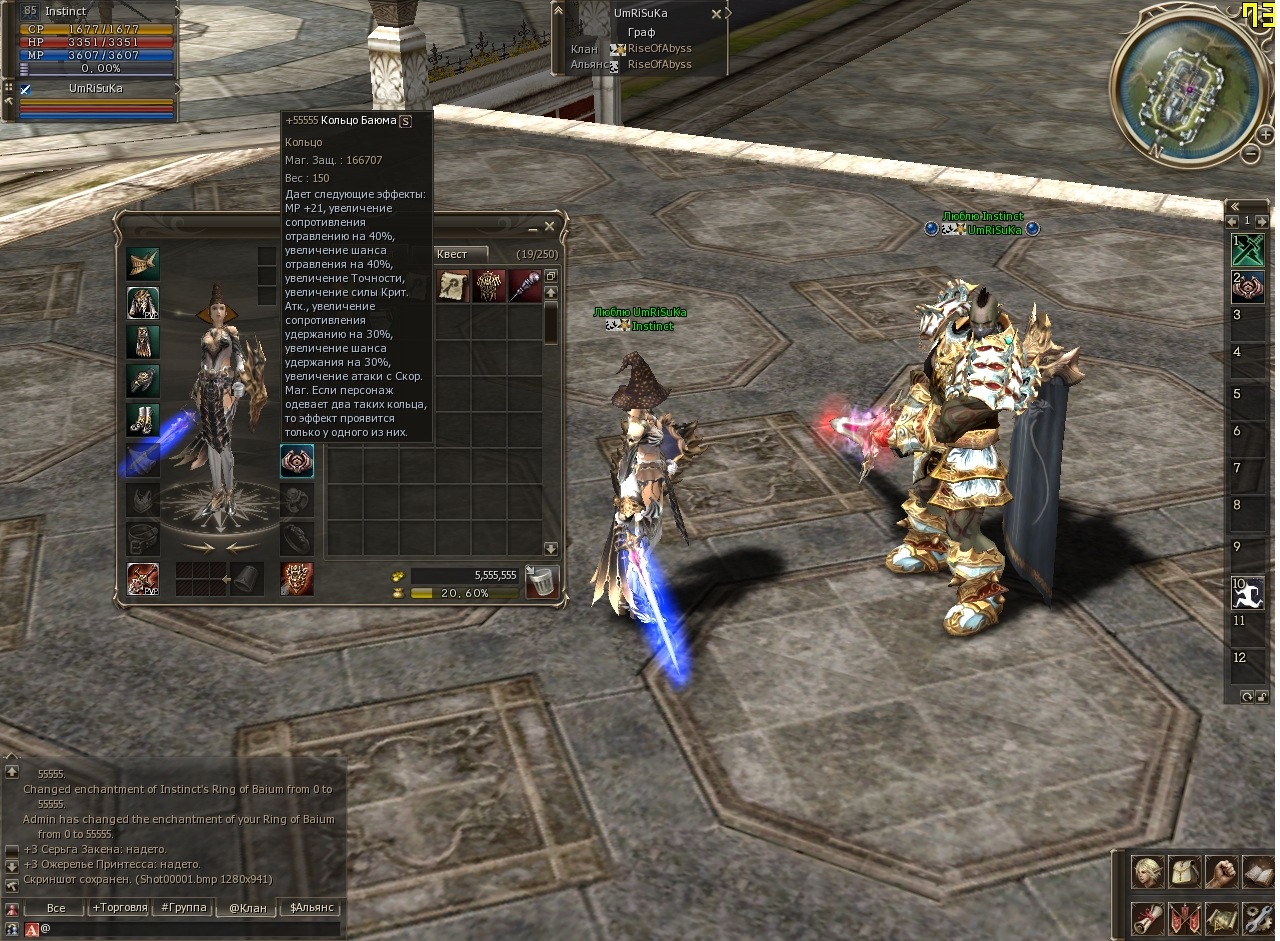1280x941 pixels.
Task: Minimize the inventory window
Action: (x=533, y=227)
